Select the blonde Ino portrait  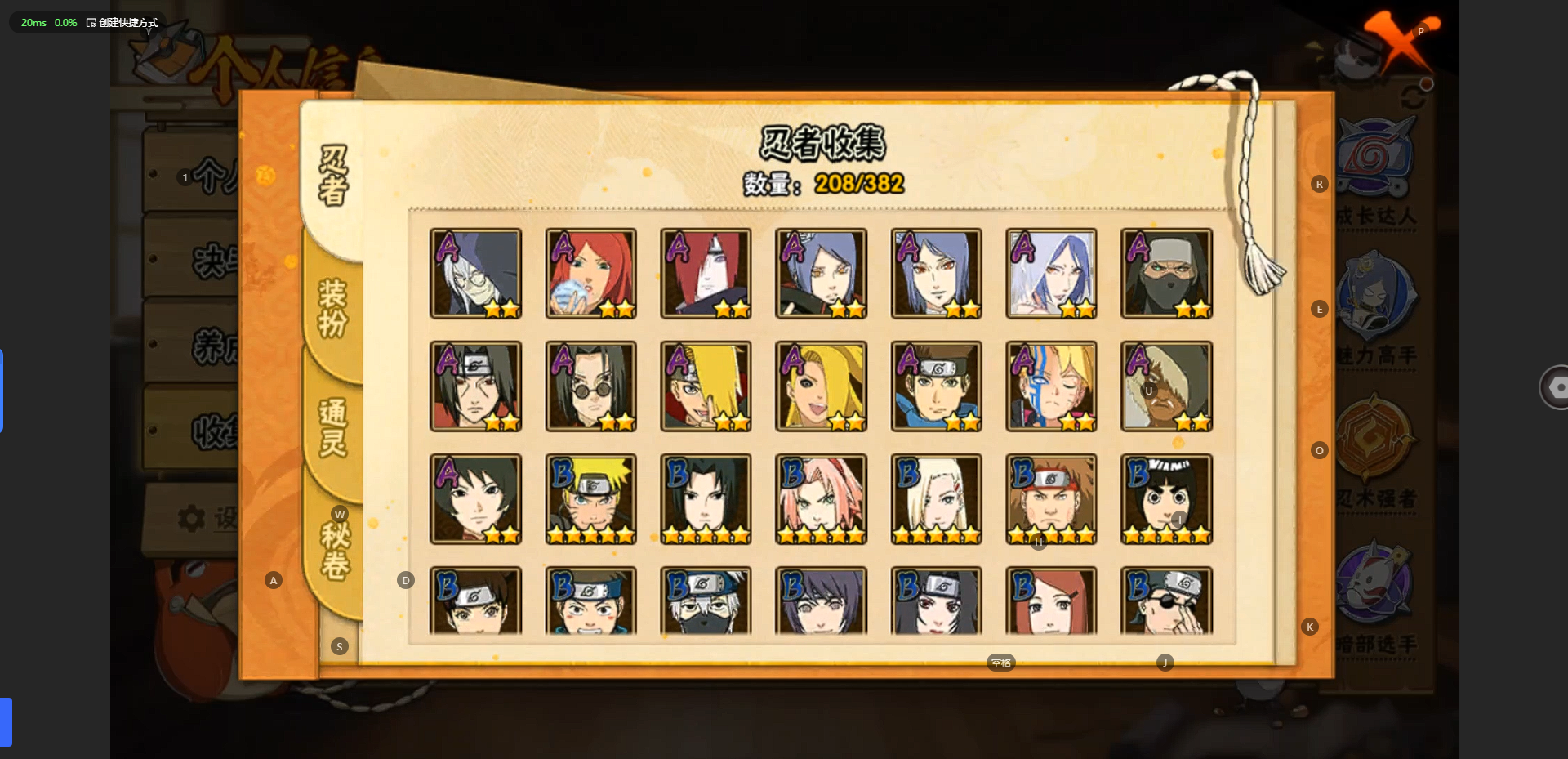936,499
